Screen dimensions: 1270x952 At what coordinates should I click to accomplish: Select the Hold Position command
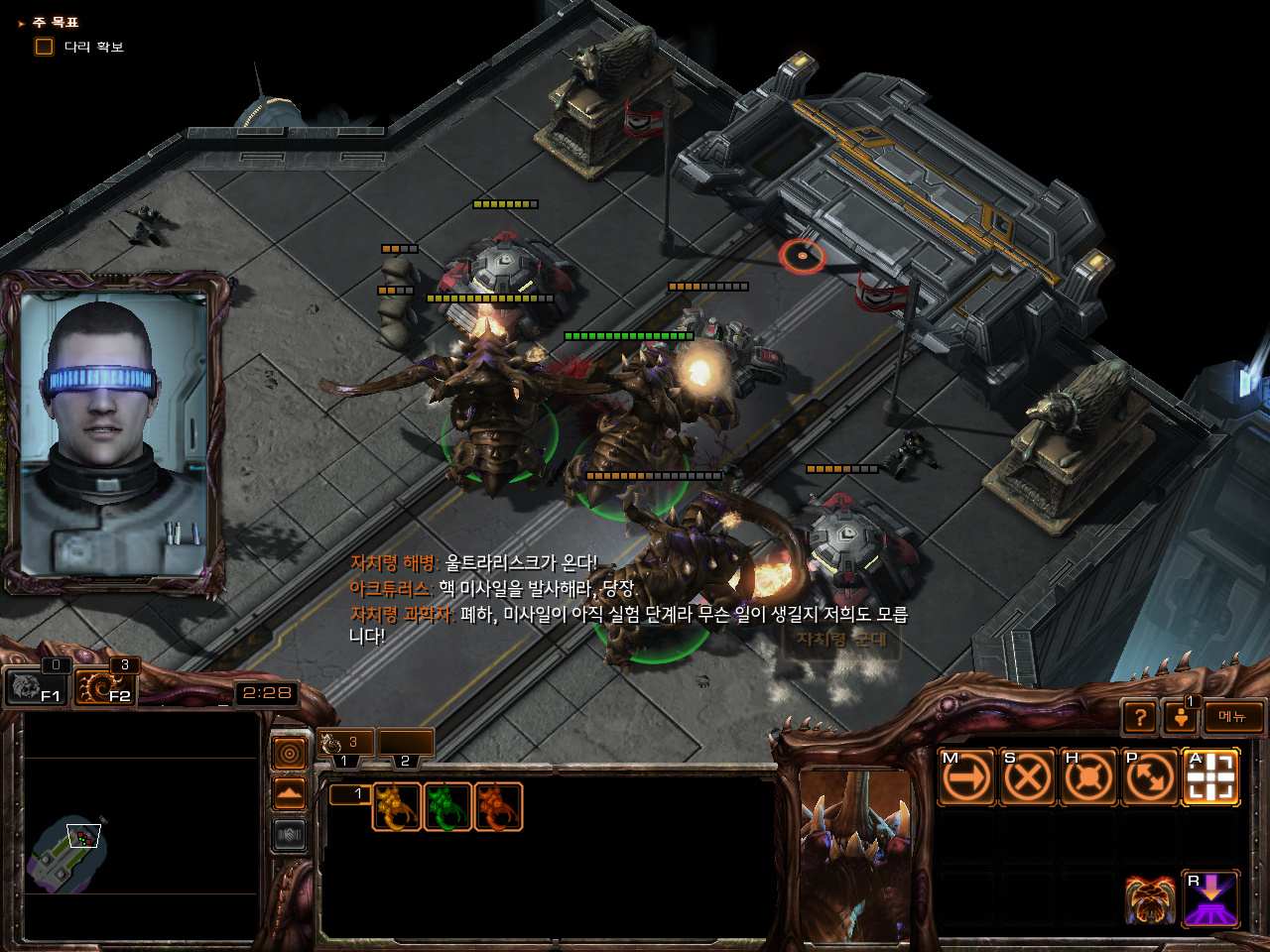click(1088, 776)
